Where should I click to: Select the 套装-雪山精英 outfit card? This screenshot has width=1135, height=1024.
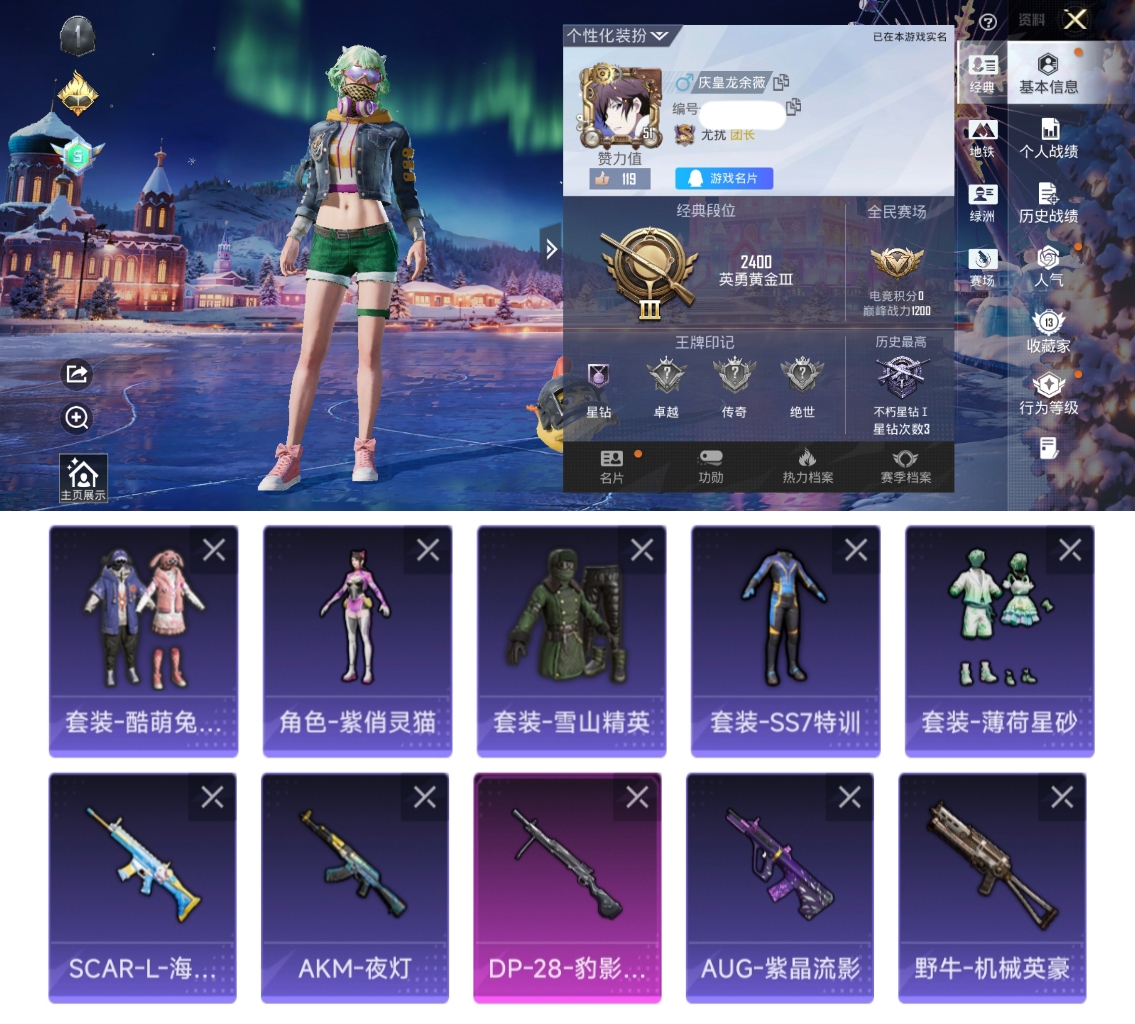click(571, 640)
